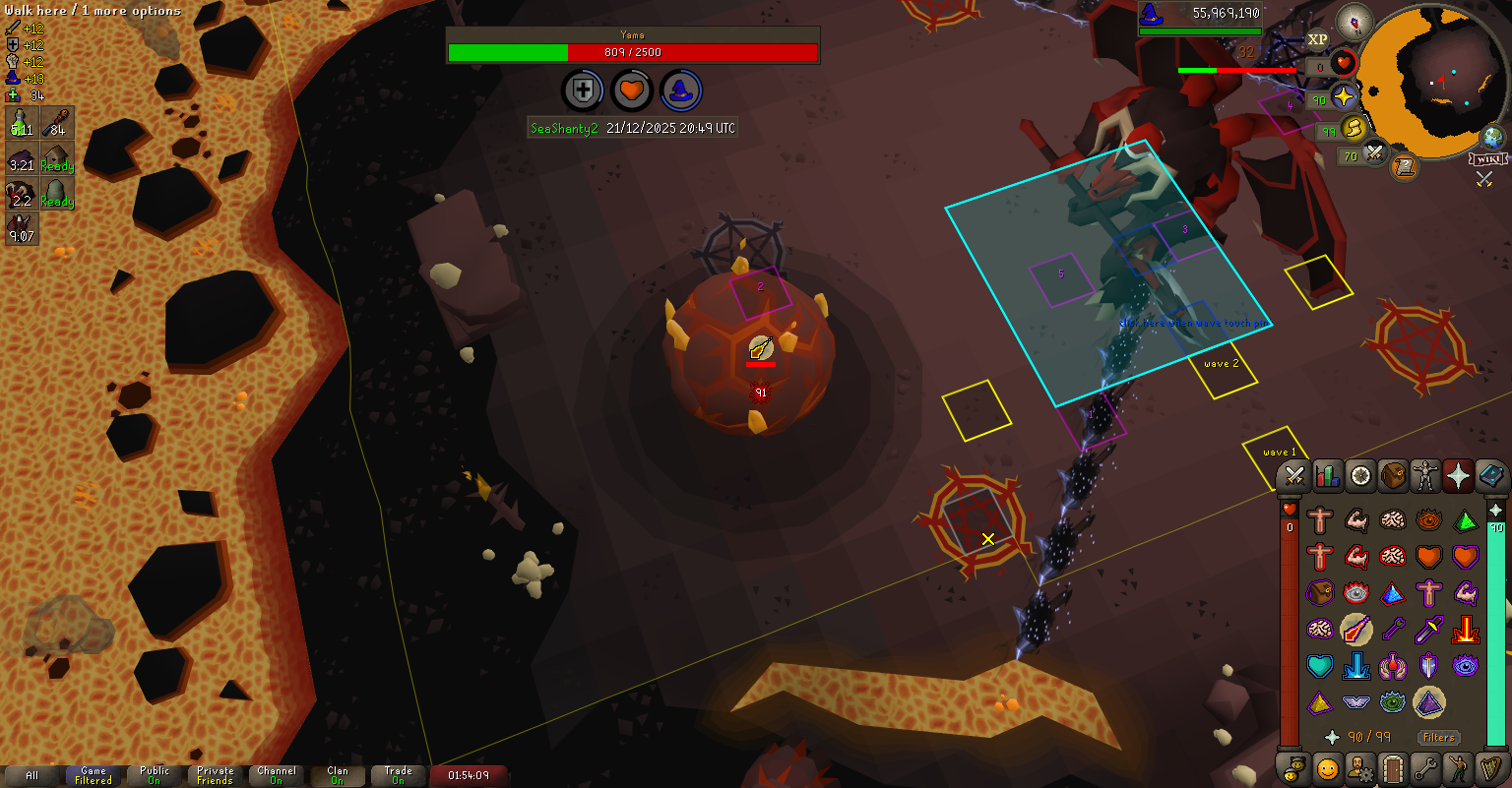Image resolution: width=1512 pixels, height=788 pixels.
Task: Switch to the Skills tab
Action: (x=1328, y=476)
